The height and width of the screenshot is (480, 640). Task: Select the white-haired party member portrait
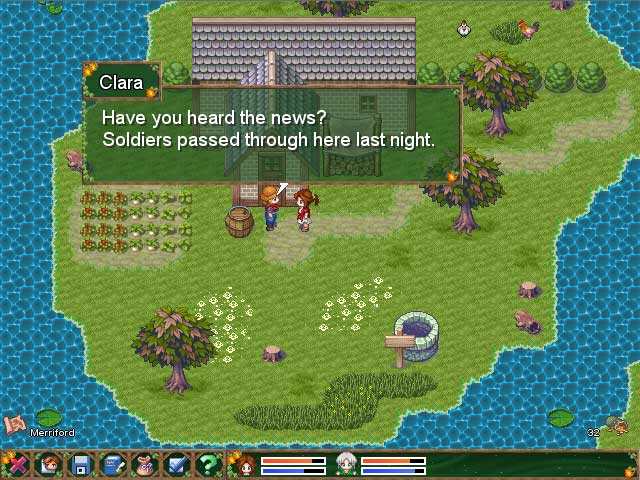point(345,465)
